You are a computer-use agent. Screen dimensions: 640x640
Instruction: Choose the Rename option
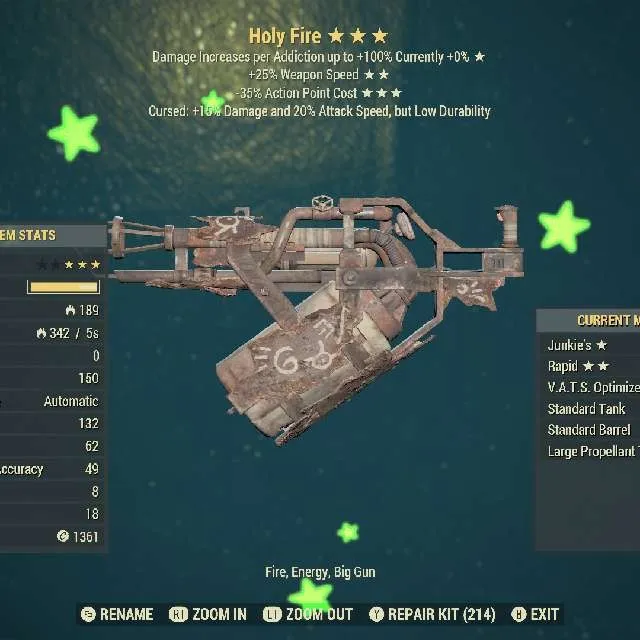click(x=117, y=614)
